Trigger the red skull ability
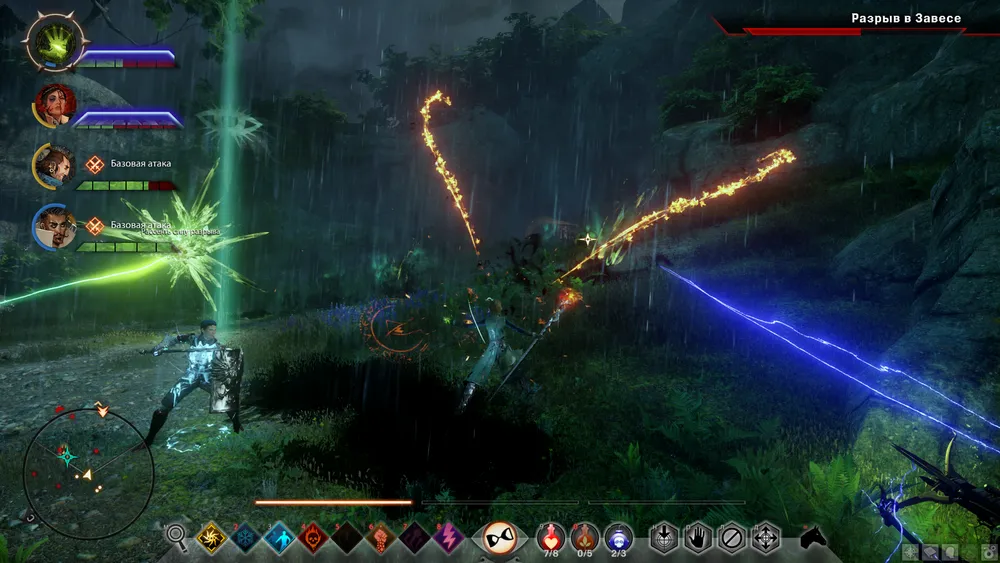The image size is (1000, 563). coord(313,538)
